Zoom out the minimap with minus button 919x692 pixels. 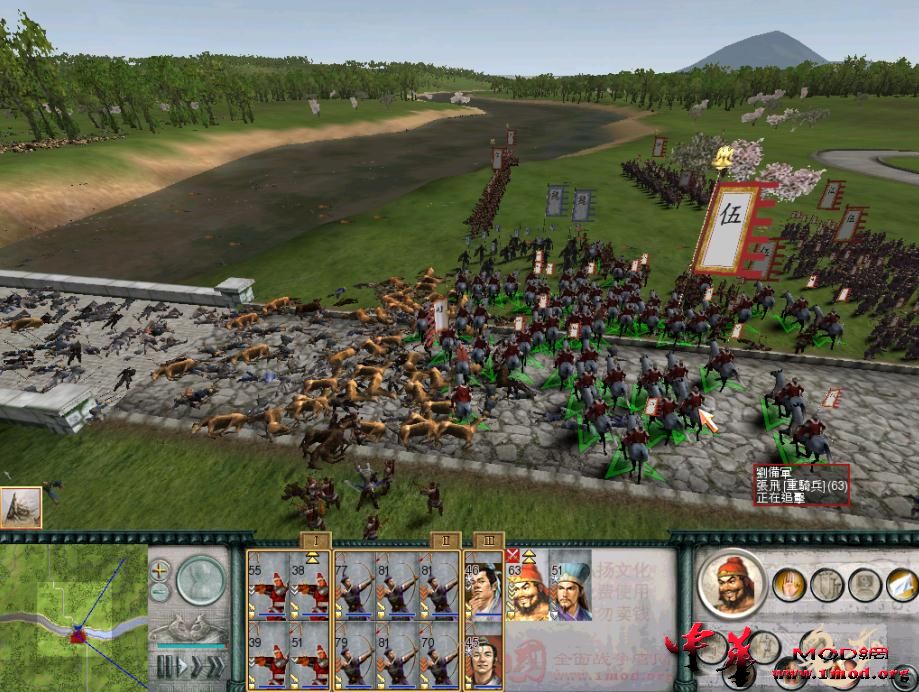pos(159,594)
